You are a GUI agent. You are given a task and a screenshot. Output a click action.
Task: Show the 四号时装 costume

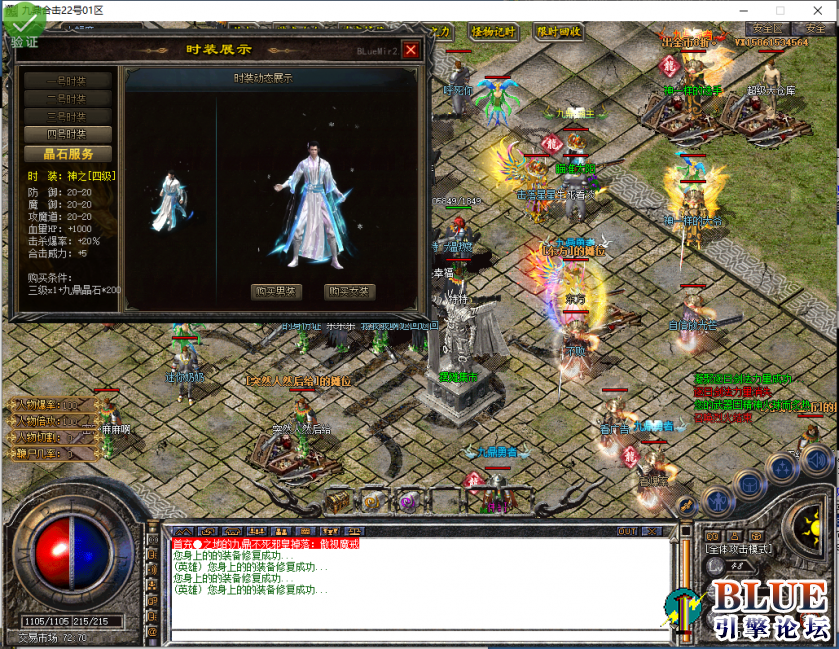tap(67, 133)
